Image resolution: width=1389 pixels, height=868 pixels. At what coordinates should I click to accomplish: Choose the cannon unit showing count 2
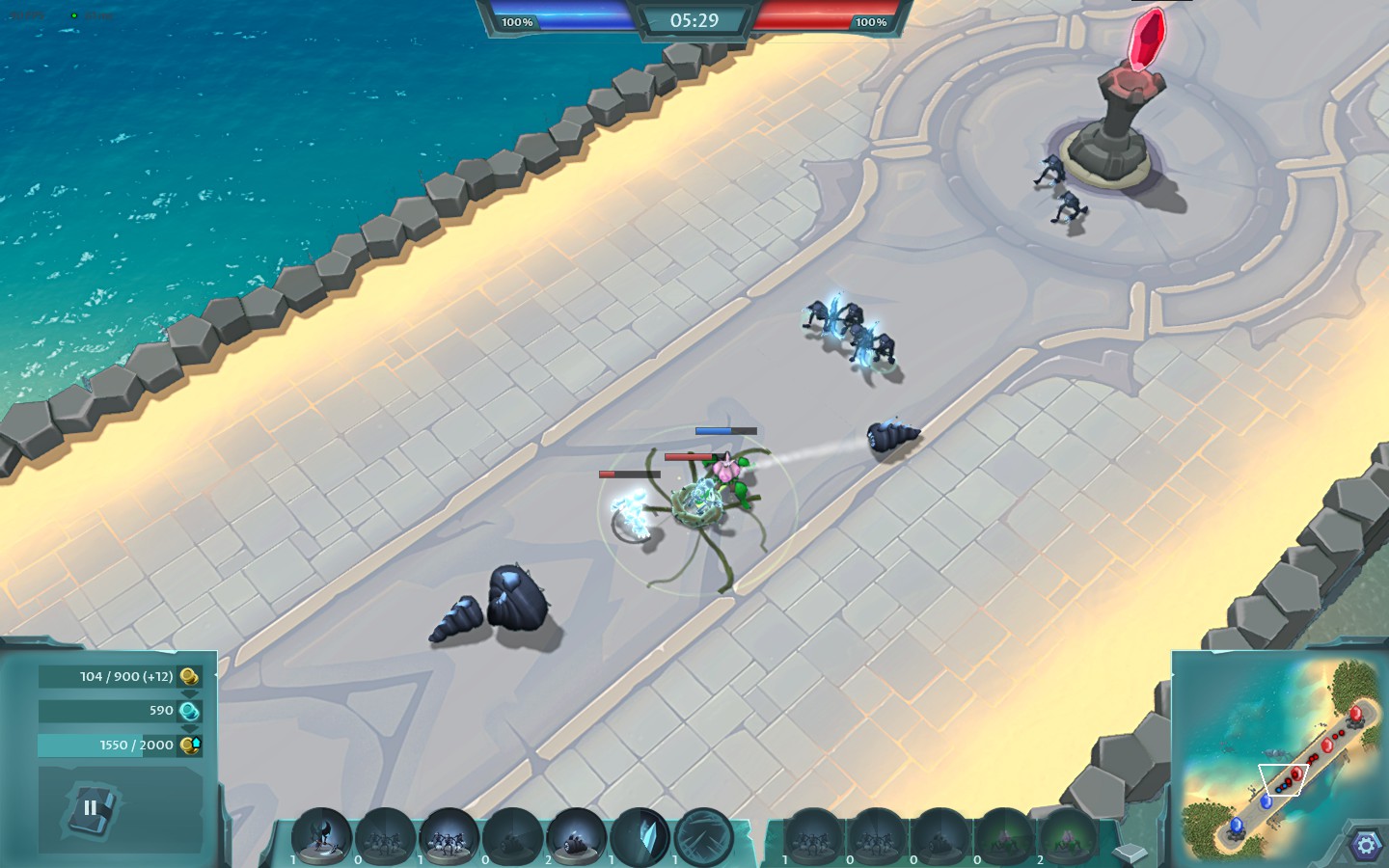click(x=576, y=835)
